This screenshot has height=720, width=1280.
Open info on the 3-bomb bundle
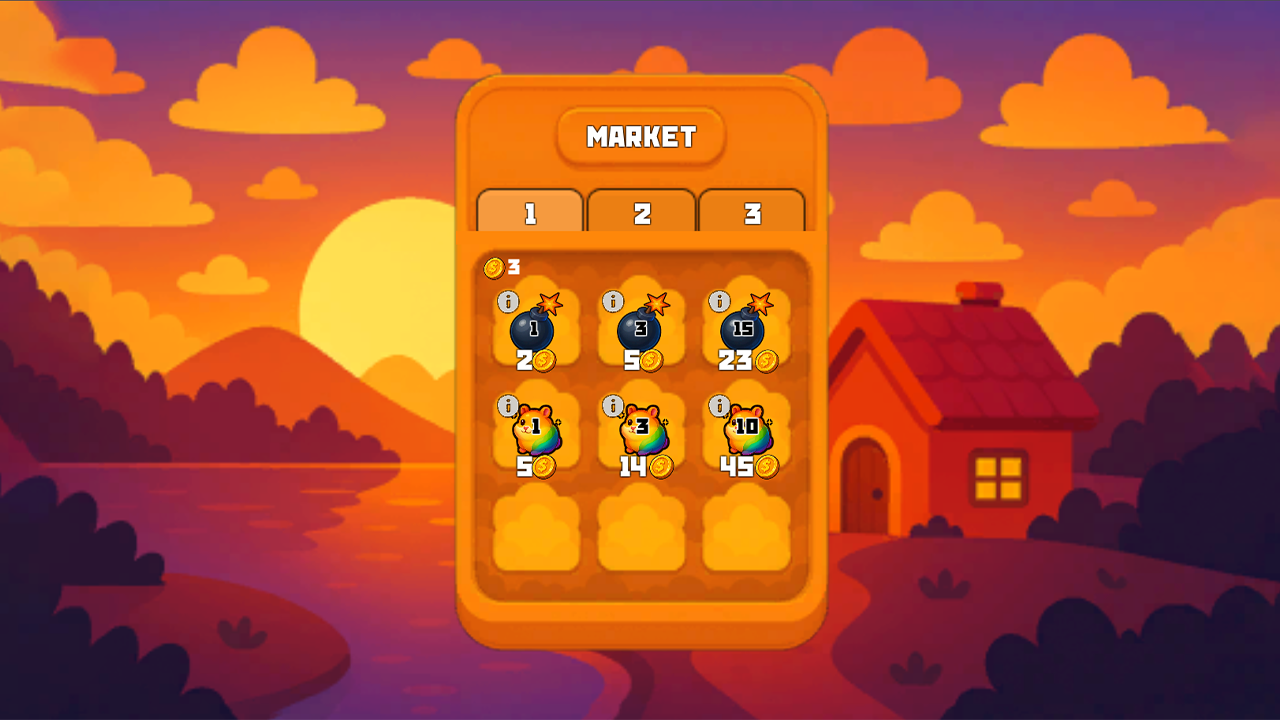pyautogui.click(x=611, y=299)
